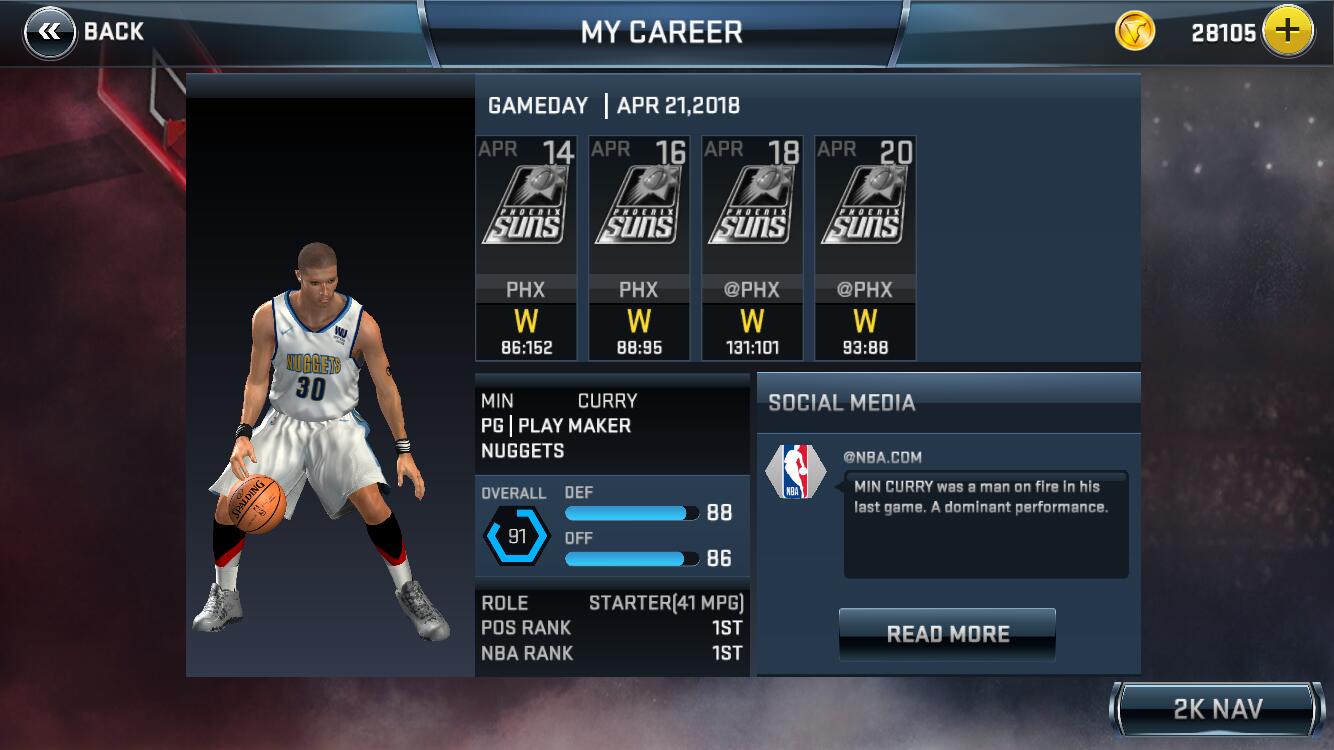
Task: Select the Apr 14 Suns game card
Action: point(526,248)
